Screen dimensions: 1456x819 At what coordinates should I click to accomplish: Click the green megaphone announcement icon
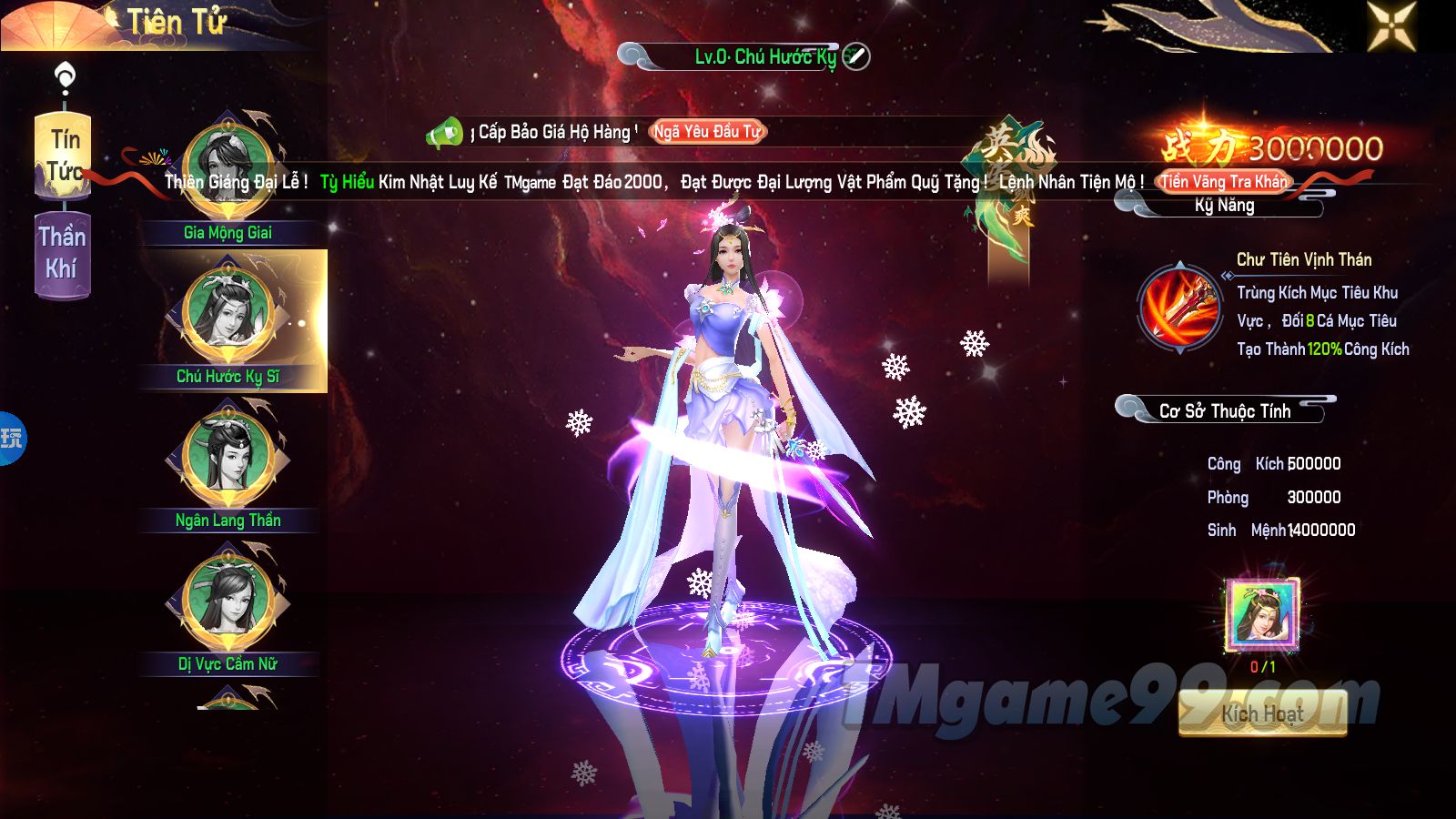click(x=445, y=134)
